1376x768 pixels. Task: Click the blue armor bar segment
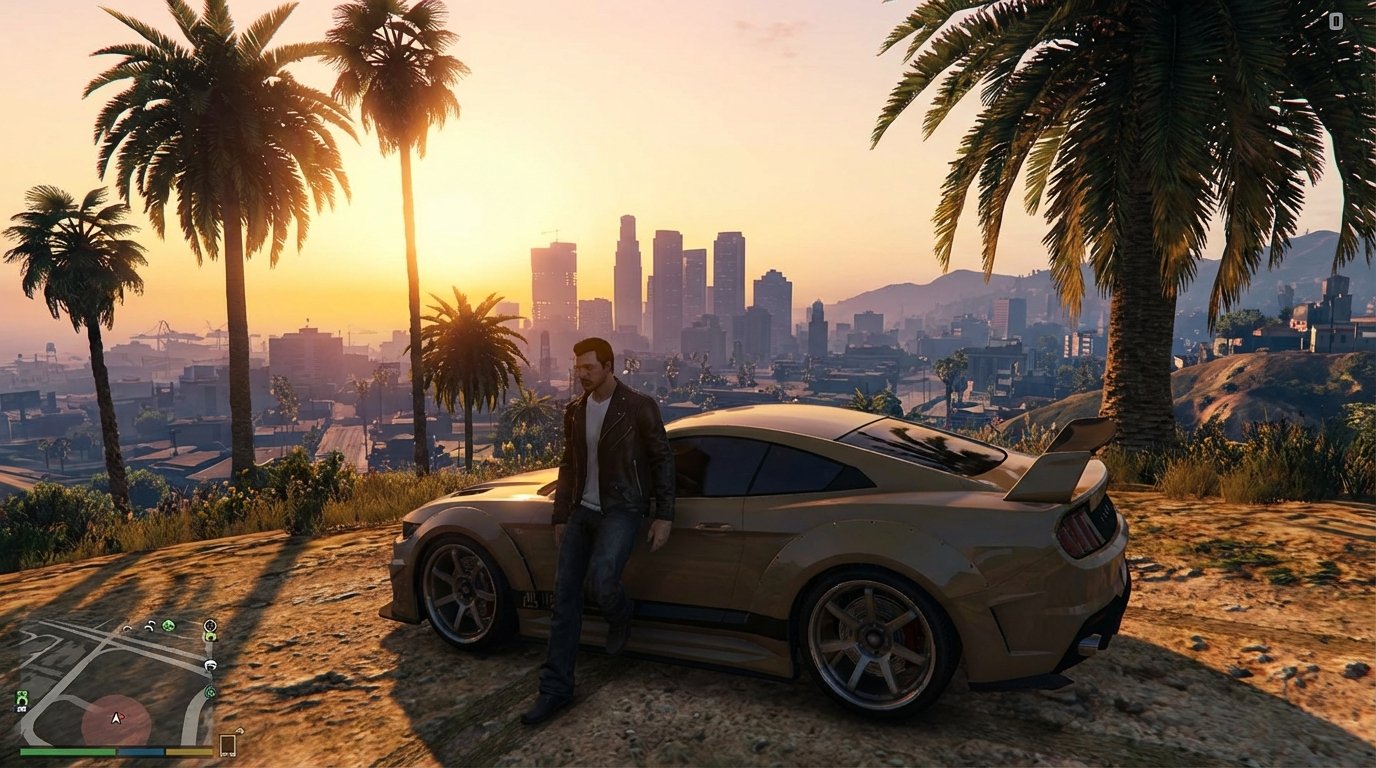140,752
